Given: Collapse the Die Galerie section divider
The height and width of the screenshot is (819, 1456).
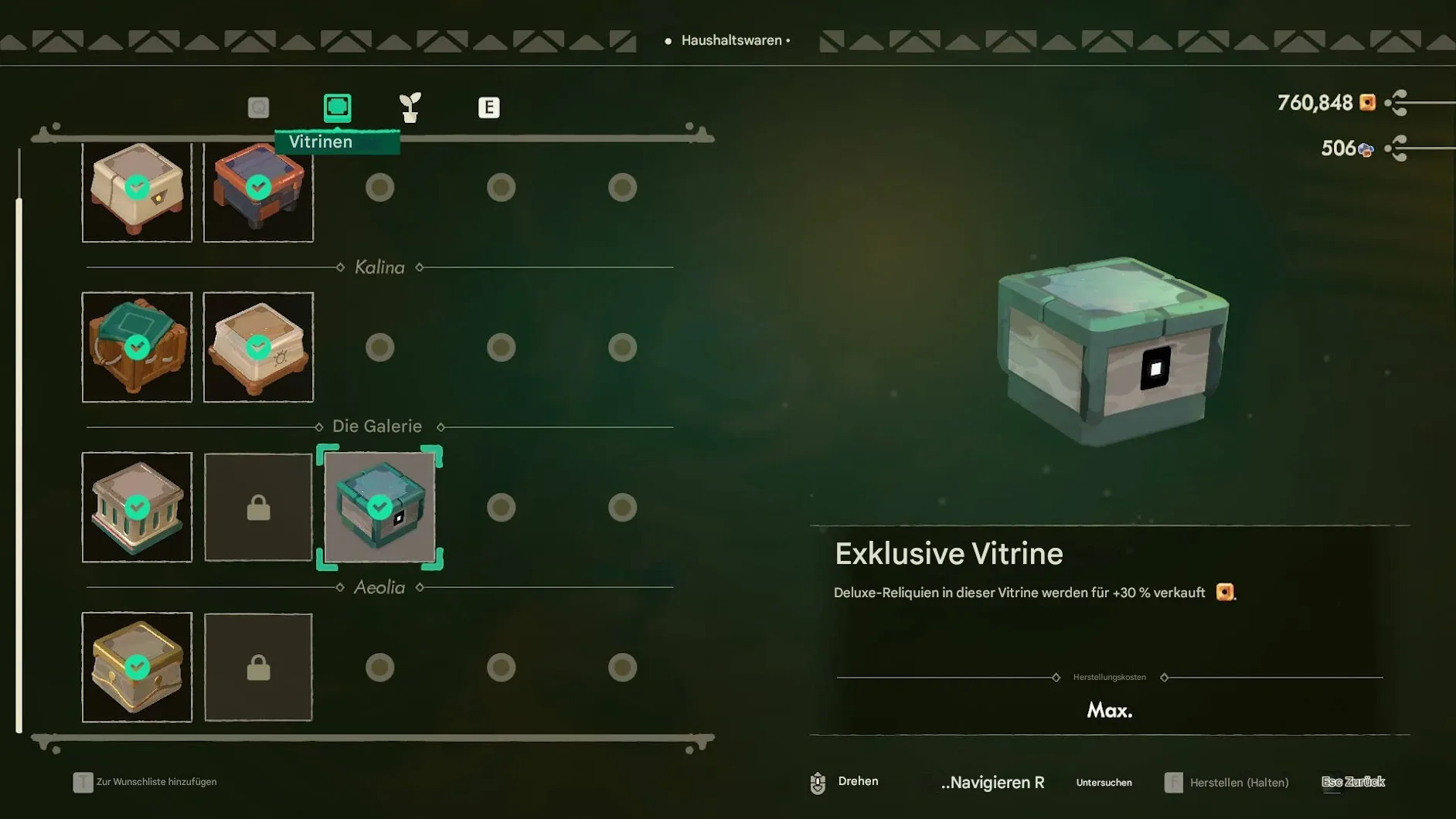Looking at the screenshot, I should pos(377,426).
